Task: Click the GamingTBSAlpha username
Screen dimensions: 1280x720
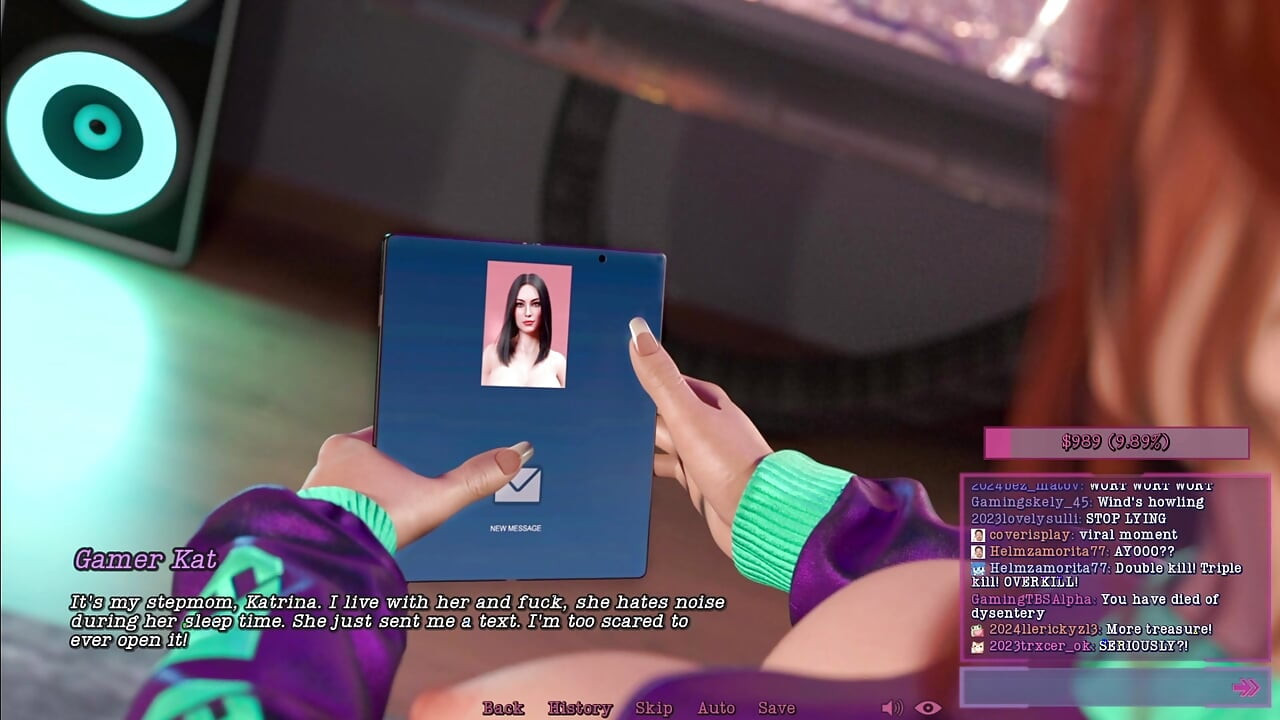Action: (x=1031, y=598)
